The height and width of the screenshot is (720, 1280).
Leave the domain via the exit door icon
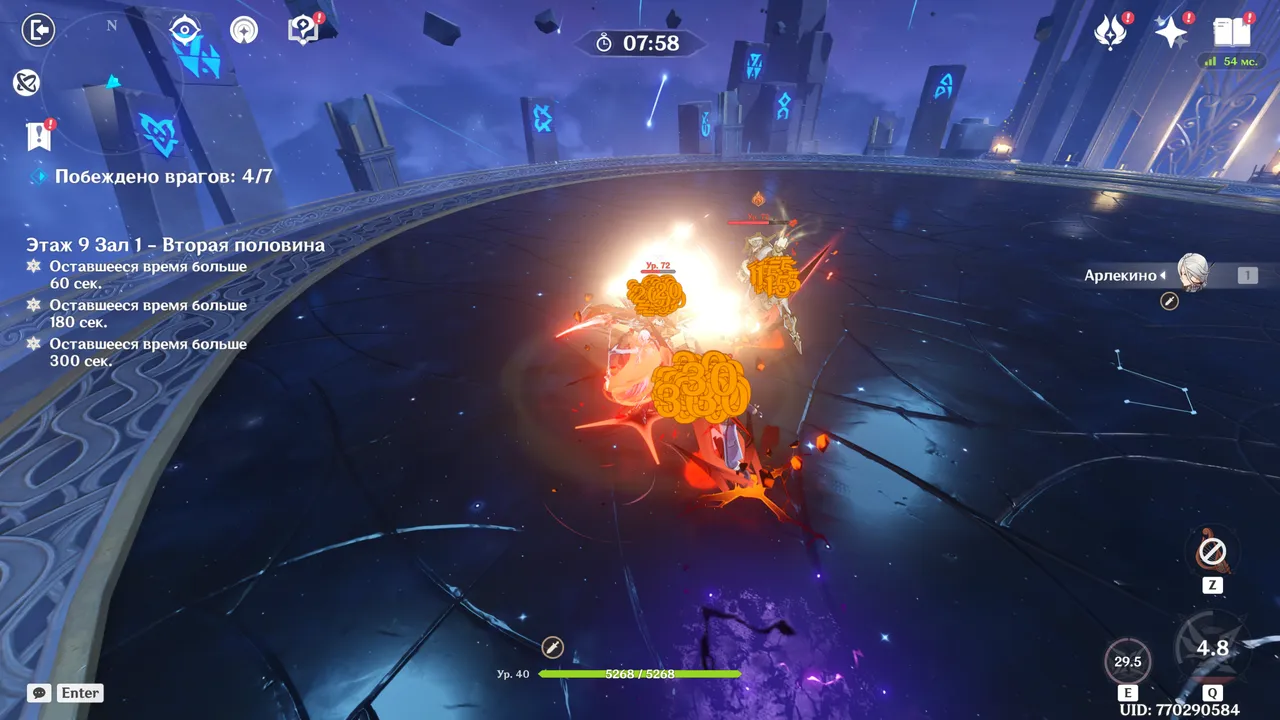[x=38, y=30]
